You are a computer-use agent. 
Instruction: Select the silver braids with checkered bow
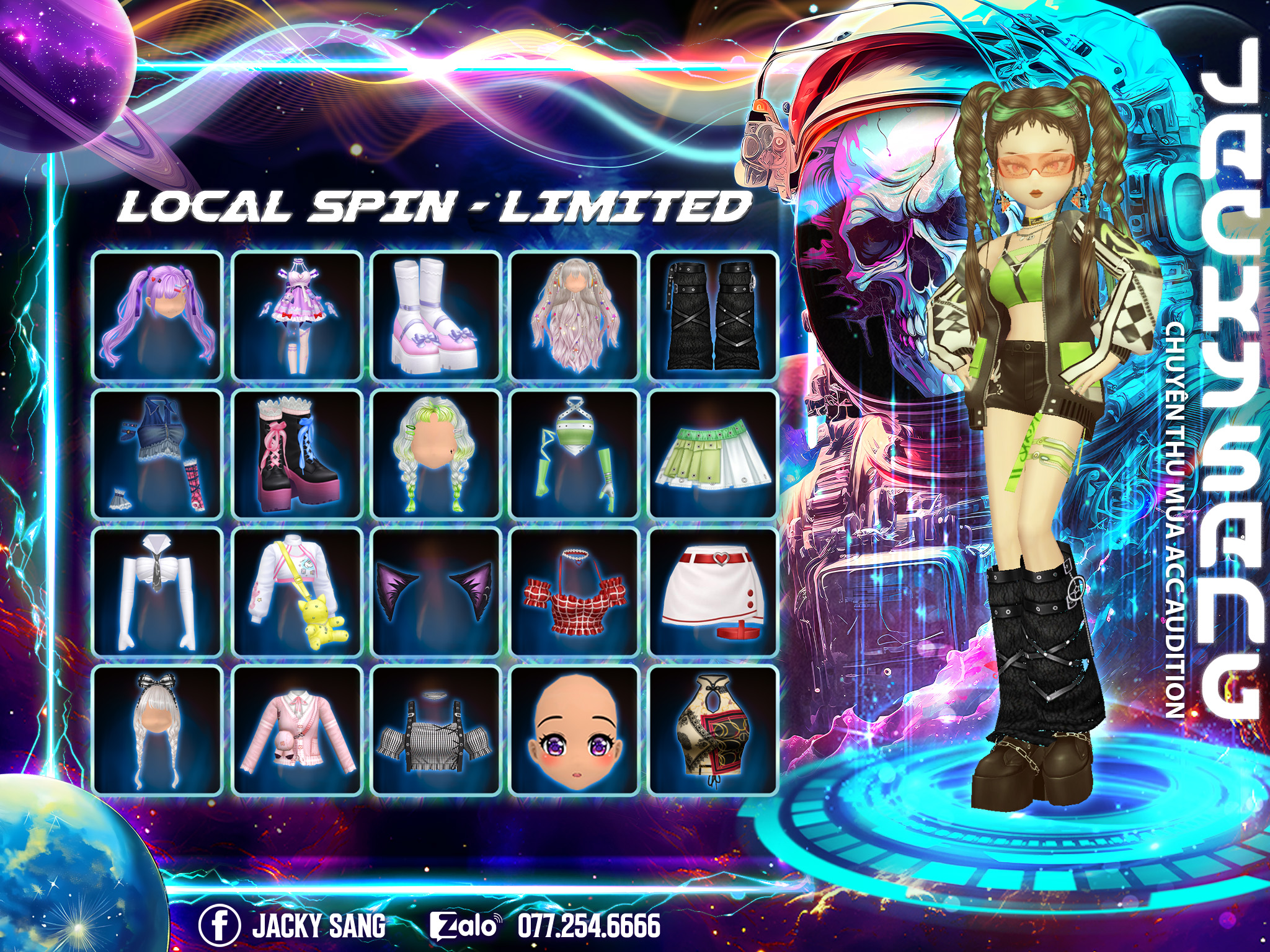(x=158, y=729)
